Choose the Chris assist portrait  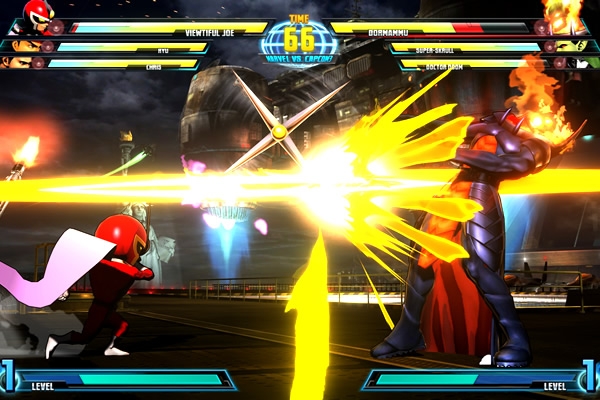click(17, 63)
